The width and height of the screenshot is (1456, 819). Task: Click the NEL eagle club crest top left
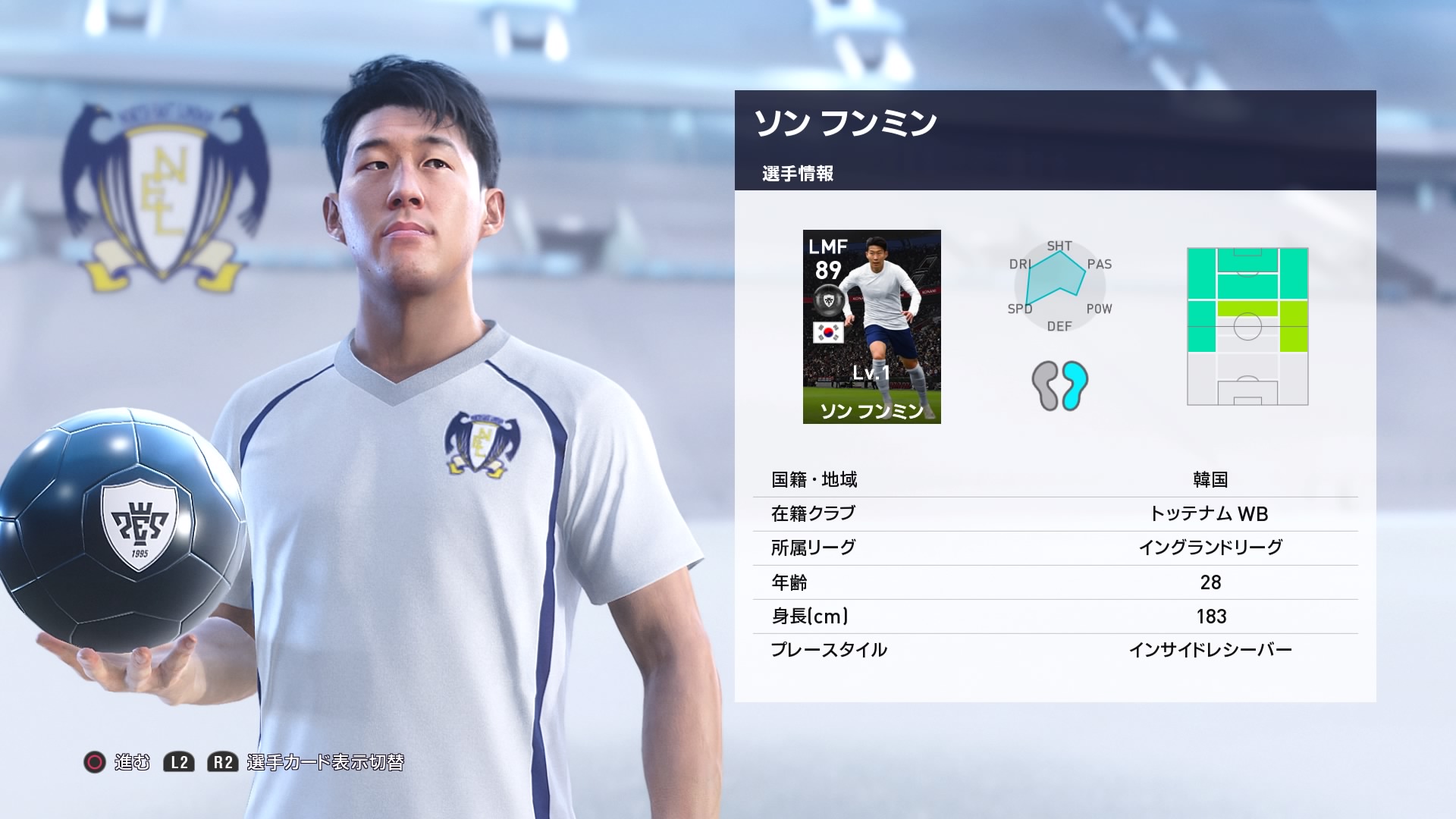coord(162,190)
